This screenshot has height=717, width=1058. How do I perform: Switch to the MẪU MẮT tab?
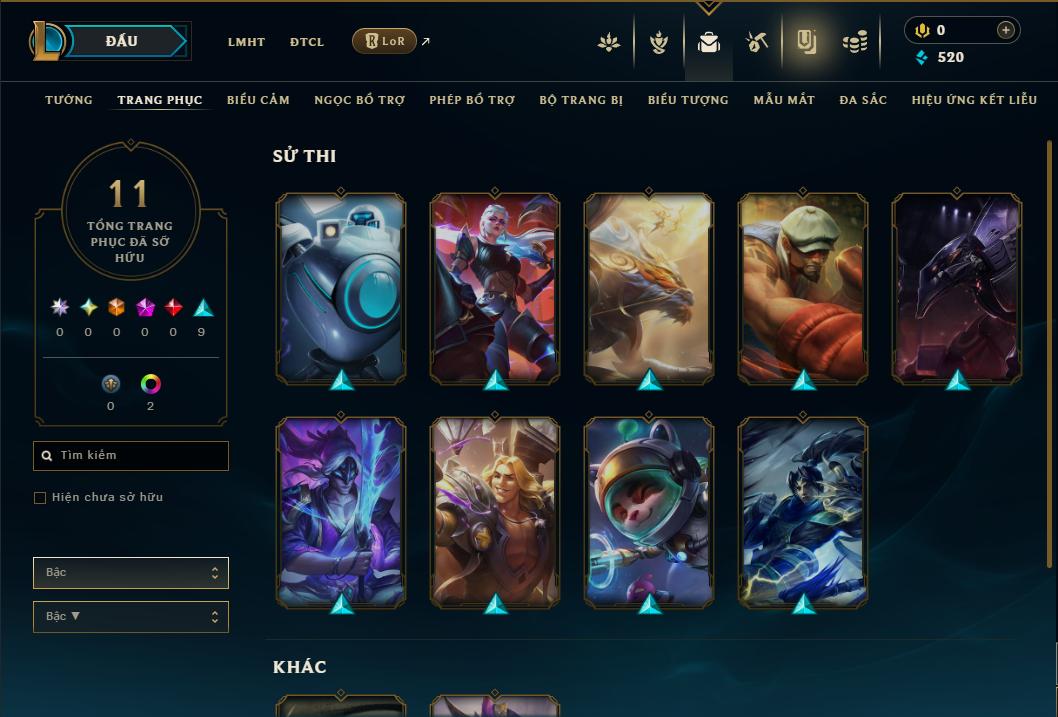[x=784, y=100]
